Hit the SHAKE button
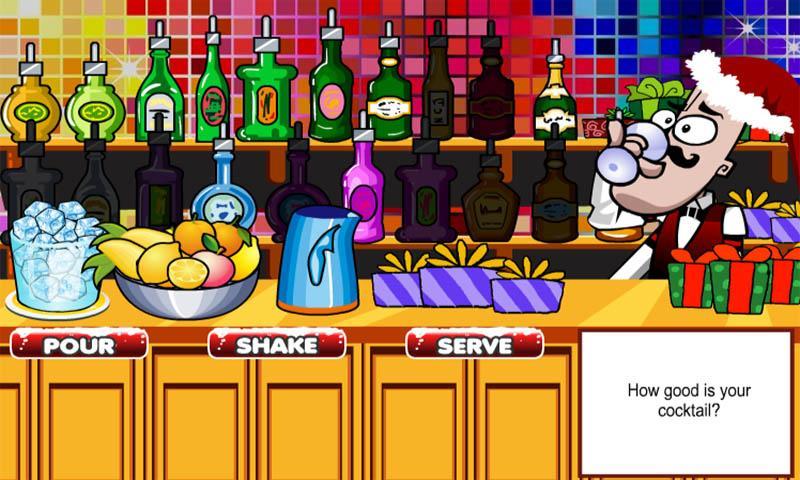 point(276,345)
